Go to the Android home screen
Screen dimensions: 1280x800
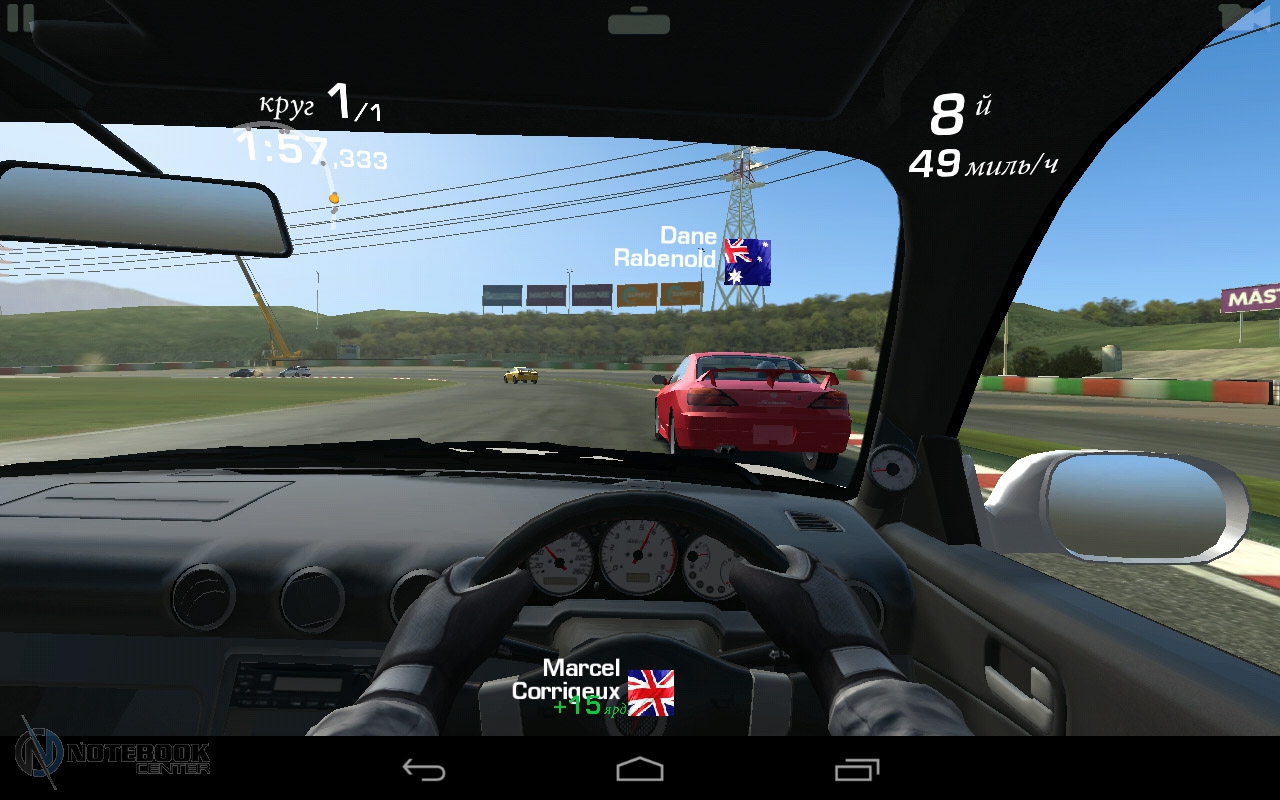pyautogui.click(x=640, y=769)
